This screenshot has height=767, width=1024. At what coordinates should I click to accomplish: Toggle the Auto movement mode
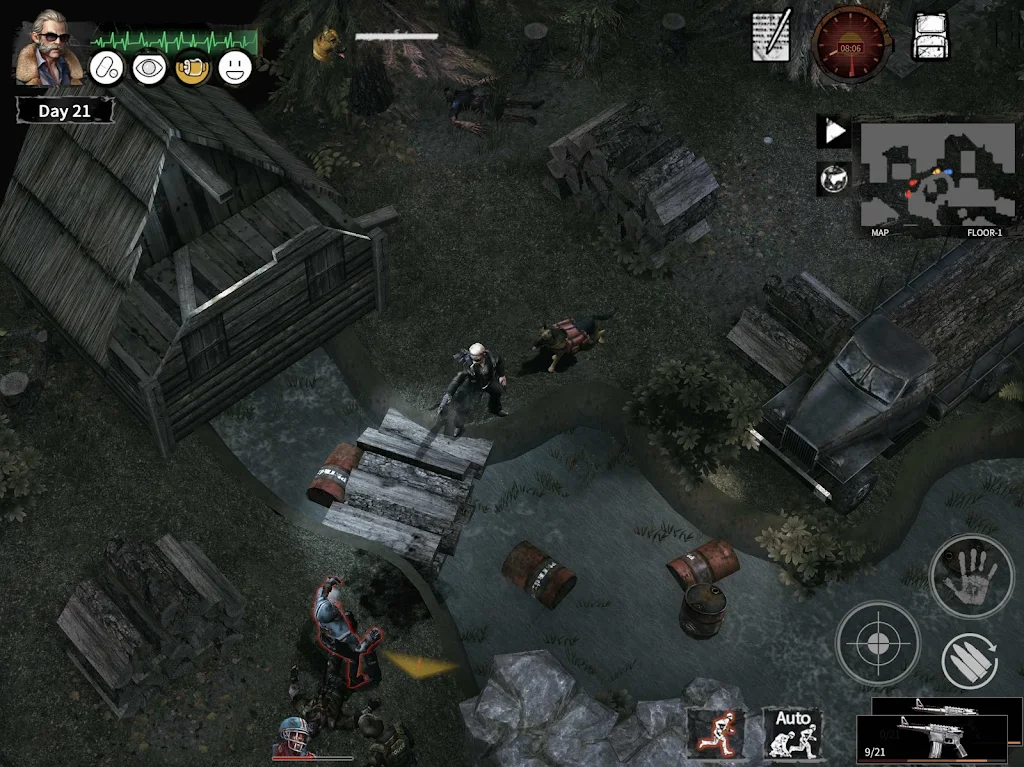(x=793, y=733)
